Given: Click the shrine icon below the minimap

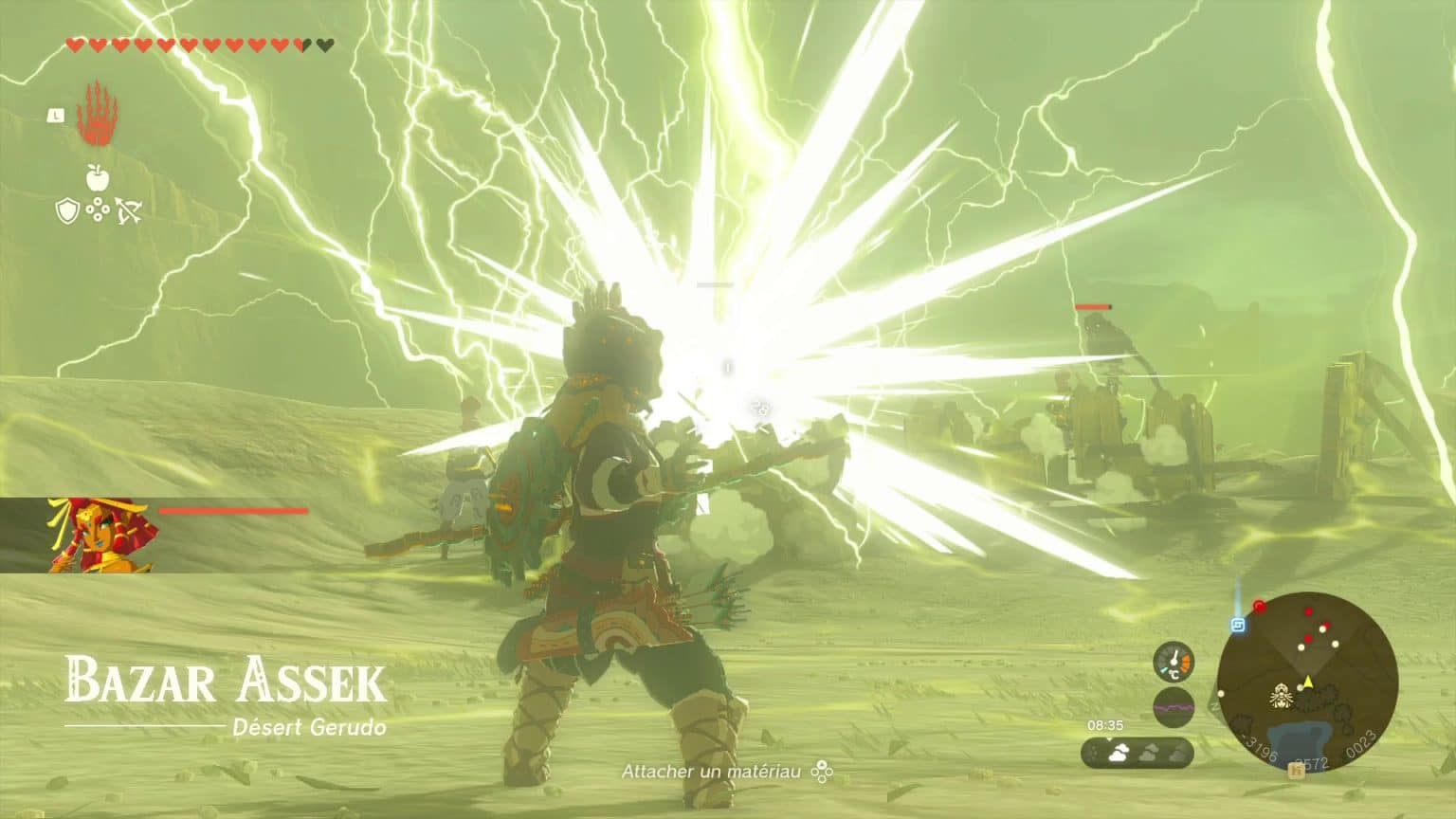Looking at the screenshot, I should pos(1296,770).
